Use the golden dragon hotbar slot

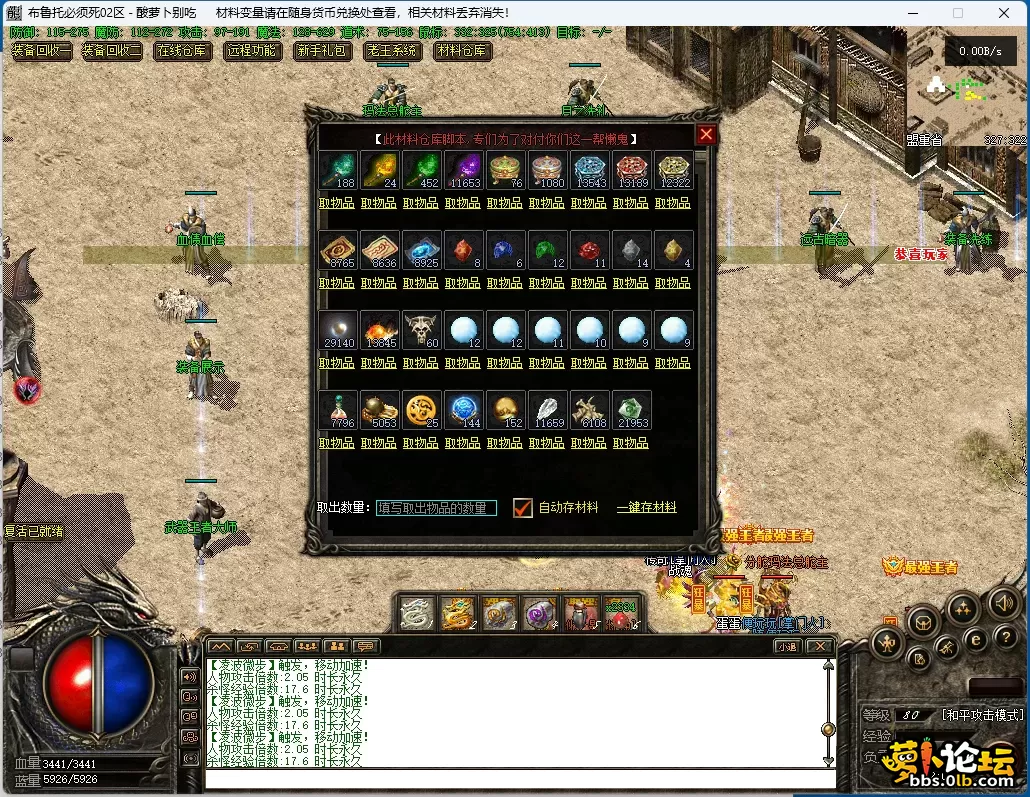coord(458,614)
